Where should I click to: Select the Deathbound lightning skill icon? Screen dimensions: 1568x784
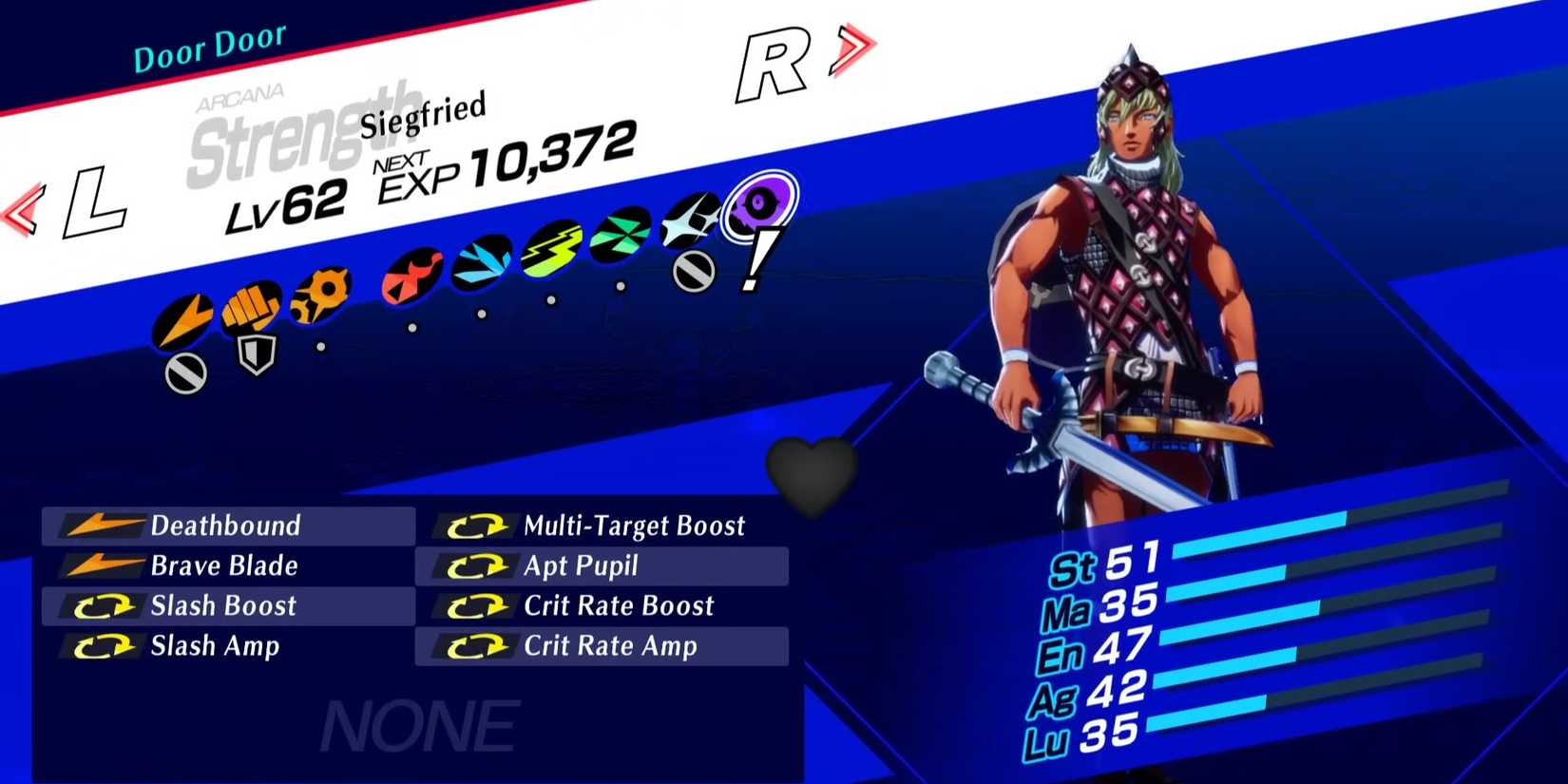point(102,526)
